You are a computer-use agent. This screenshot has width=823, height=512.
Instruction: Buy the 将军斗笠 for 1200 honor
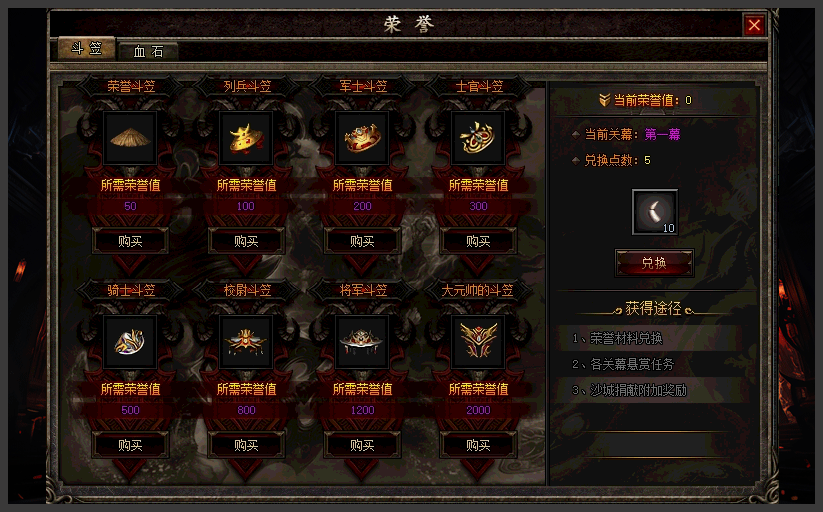click(x=362, y=445)
